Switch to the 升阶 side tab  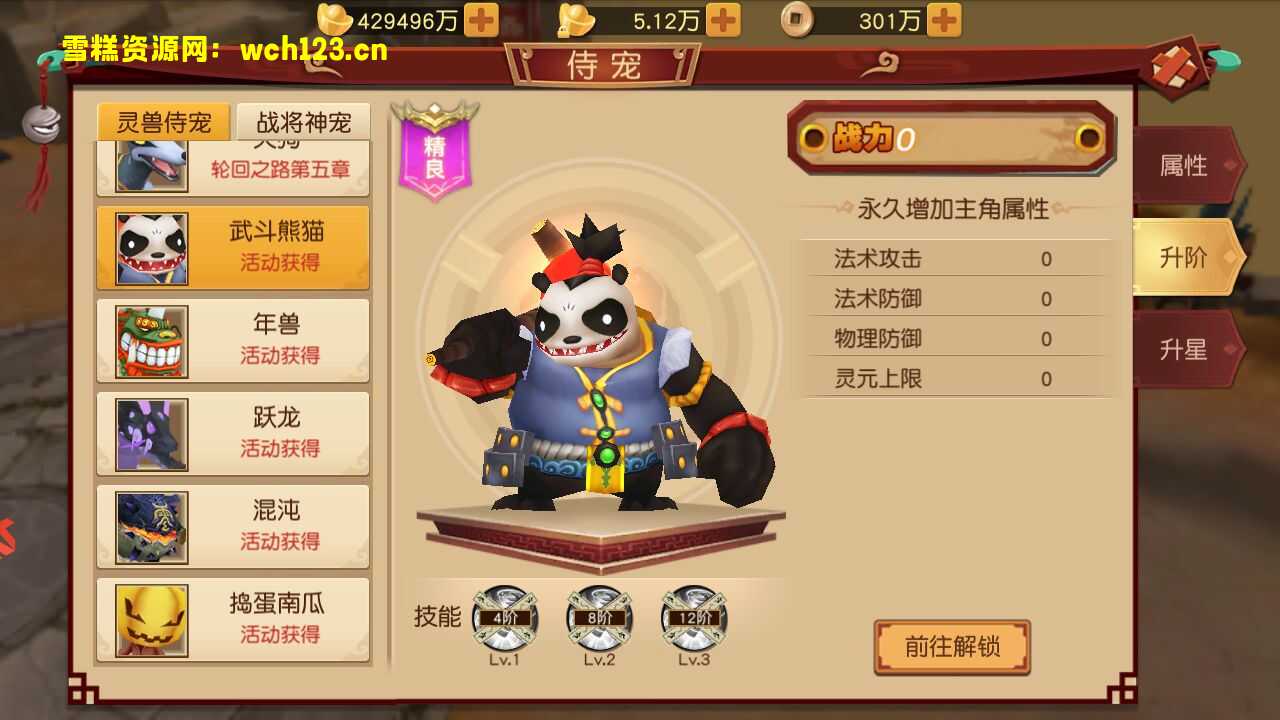[x=1184, y=258]
